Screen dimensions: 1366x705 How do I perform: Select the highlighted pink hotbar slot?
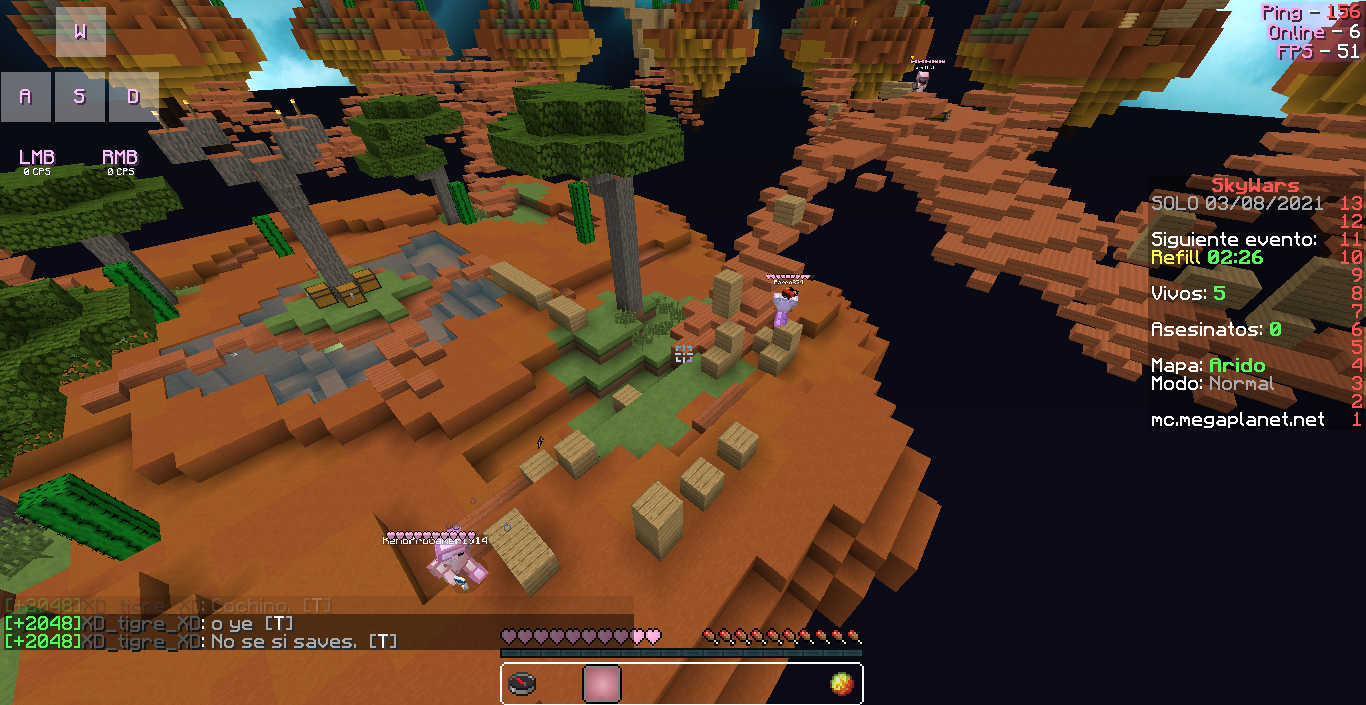(602, 684)
